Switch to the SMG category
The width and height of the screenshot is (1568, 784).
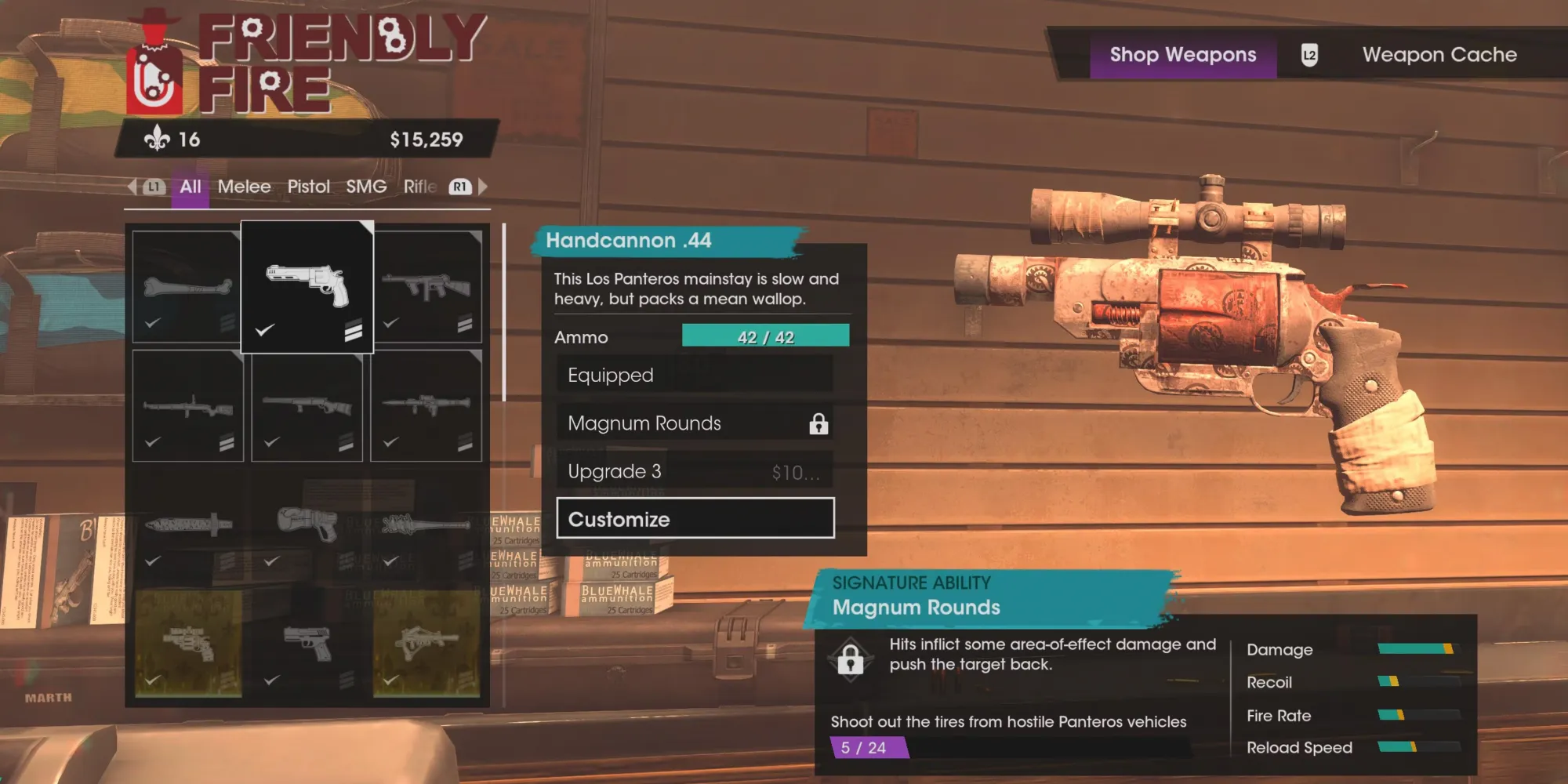coord(366,187)
